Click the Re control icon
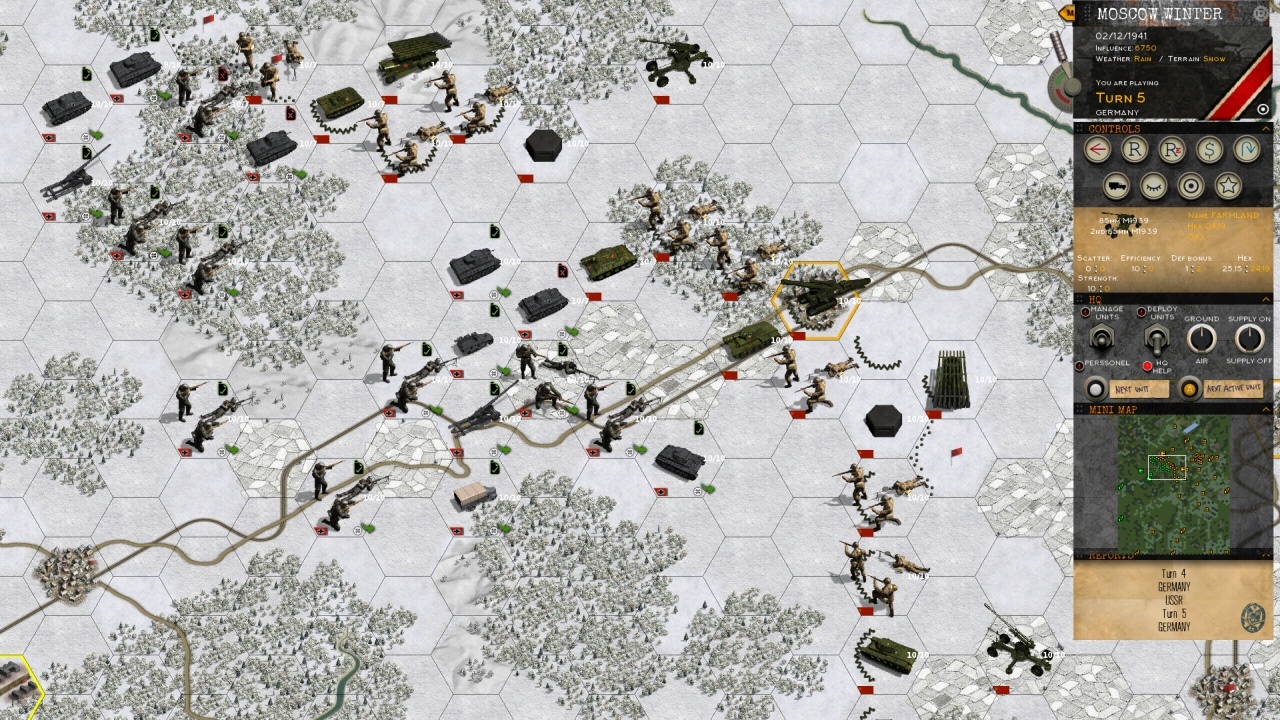 pos(1171,148)
